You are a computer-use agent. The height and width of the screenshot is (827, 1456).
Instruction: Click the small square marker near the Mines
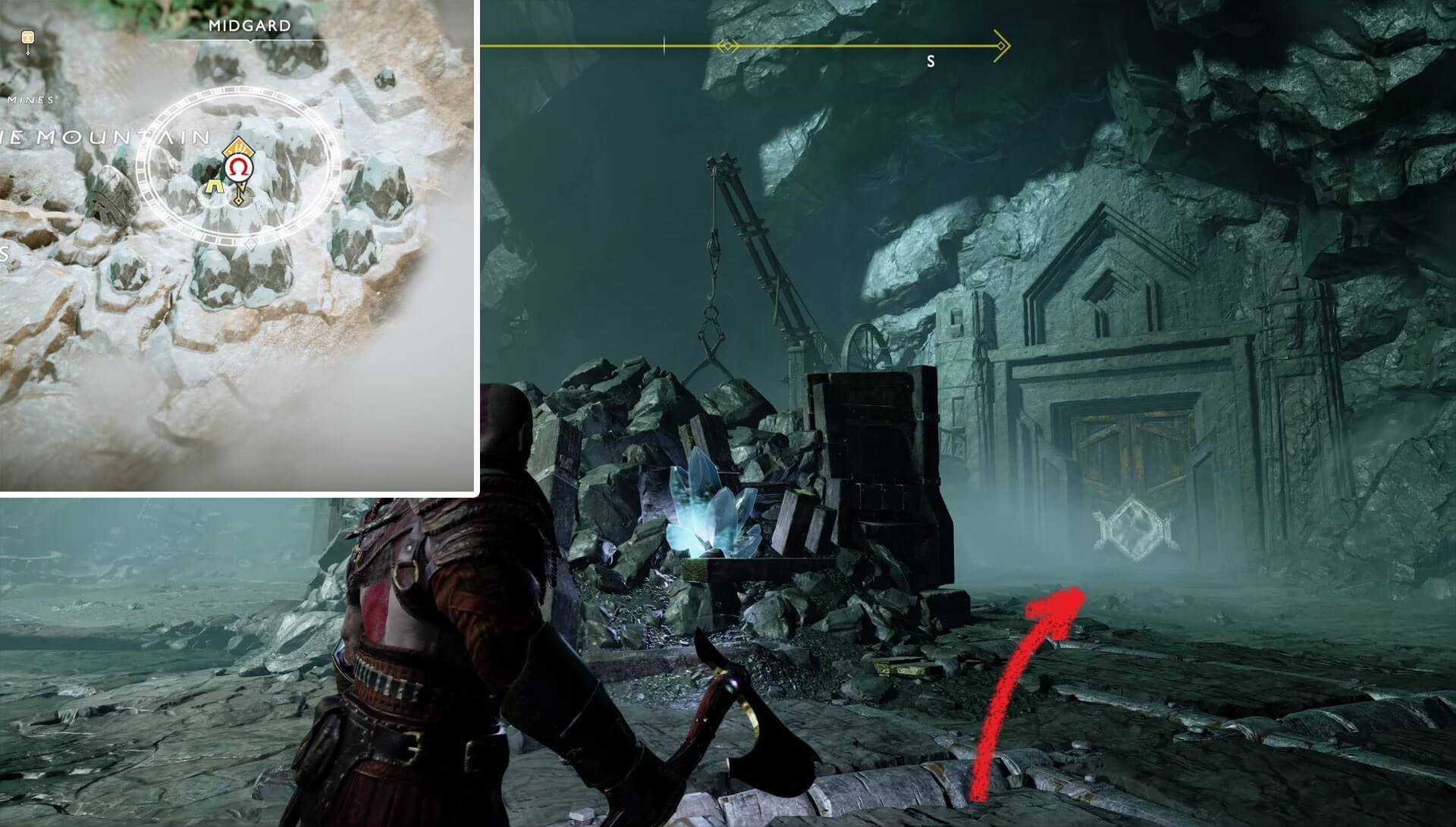pyautogui.click(x=28, y=36)
